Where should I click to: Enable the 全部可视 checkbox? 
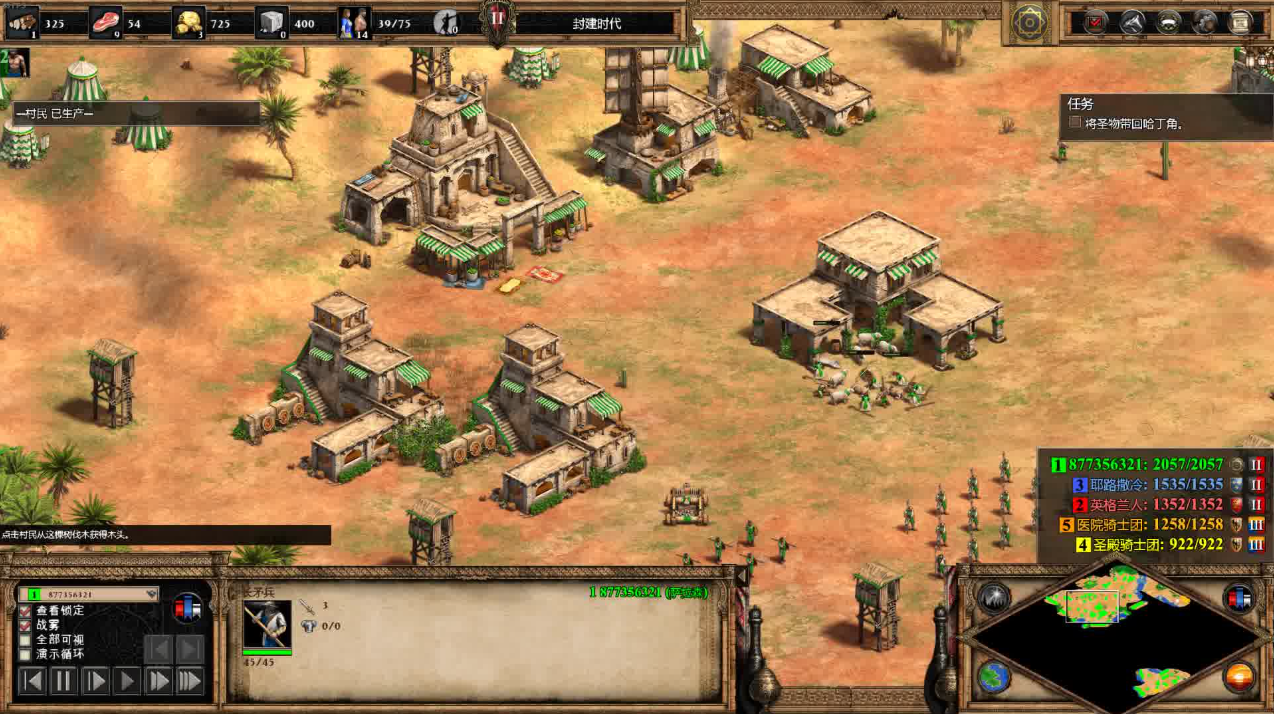[x=26, y=639]
